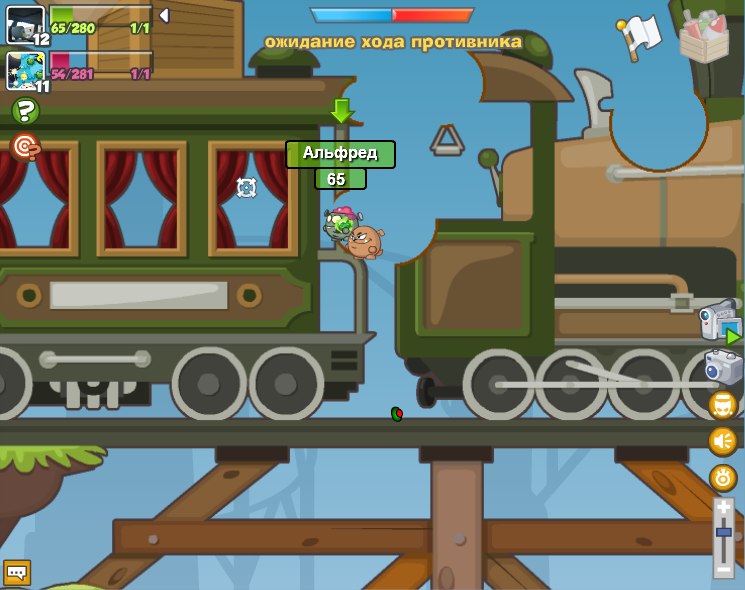Click the orange eye view button
The width and height of the screenshot is (745, 590).
pyautogui.click(x=722, y=477)
